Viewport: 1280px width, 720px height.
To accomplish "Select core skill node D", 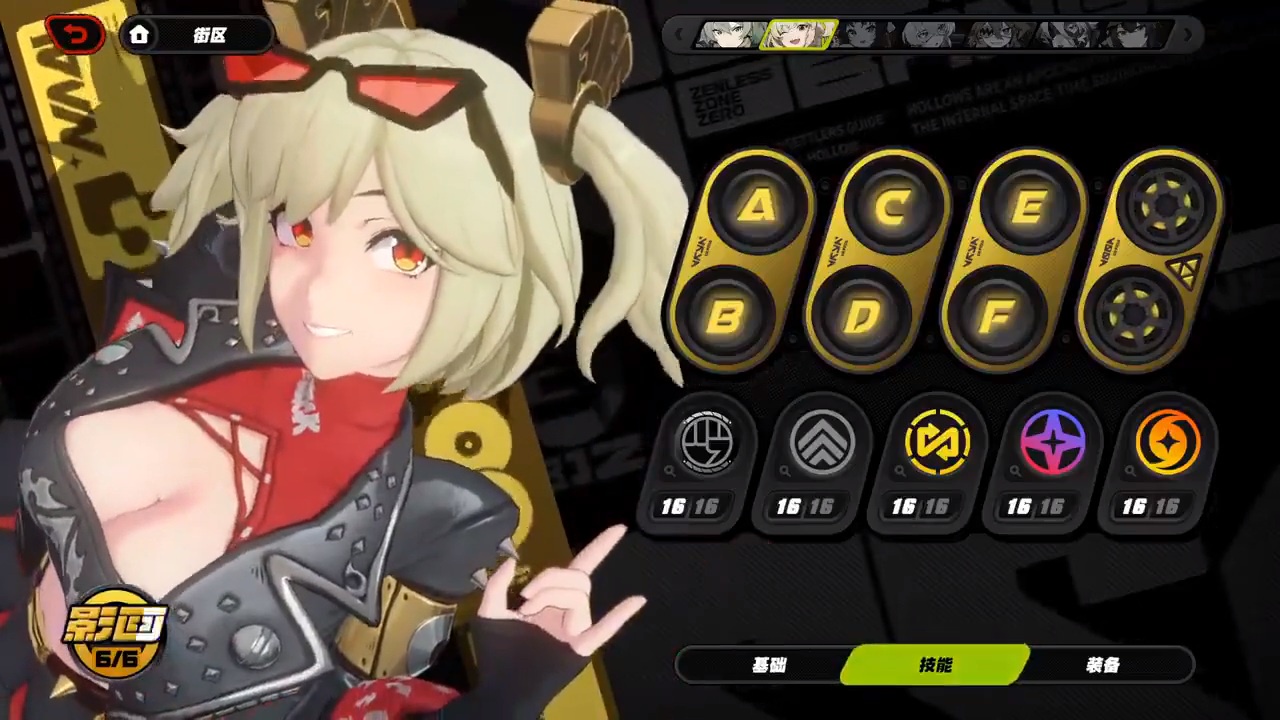I will [863, 318].
